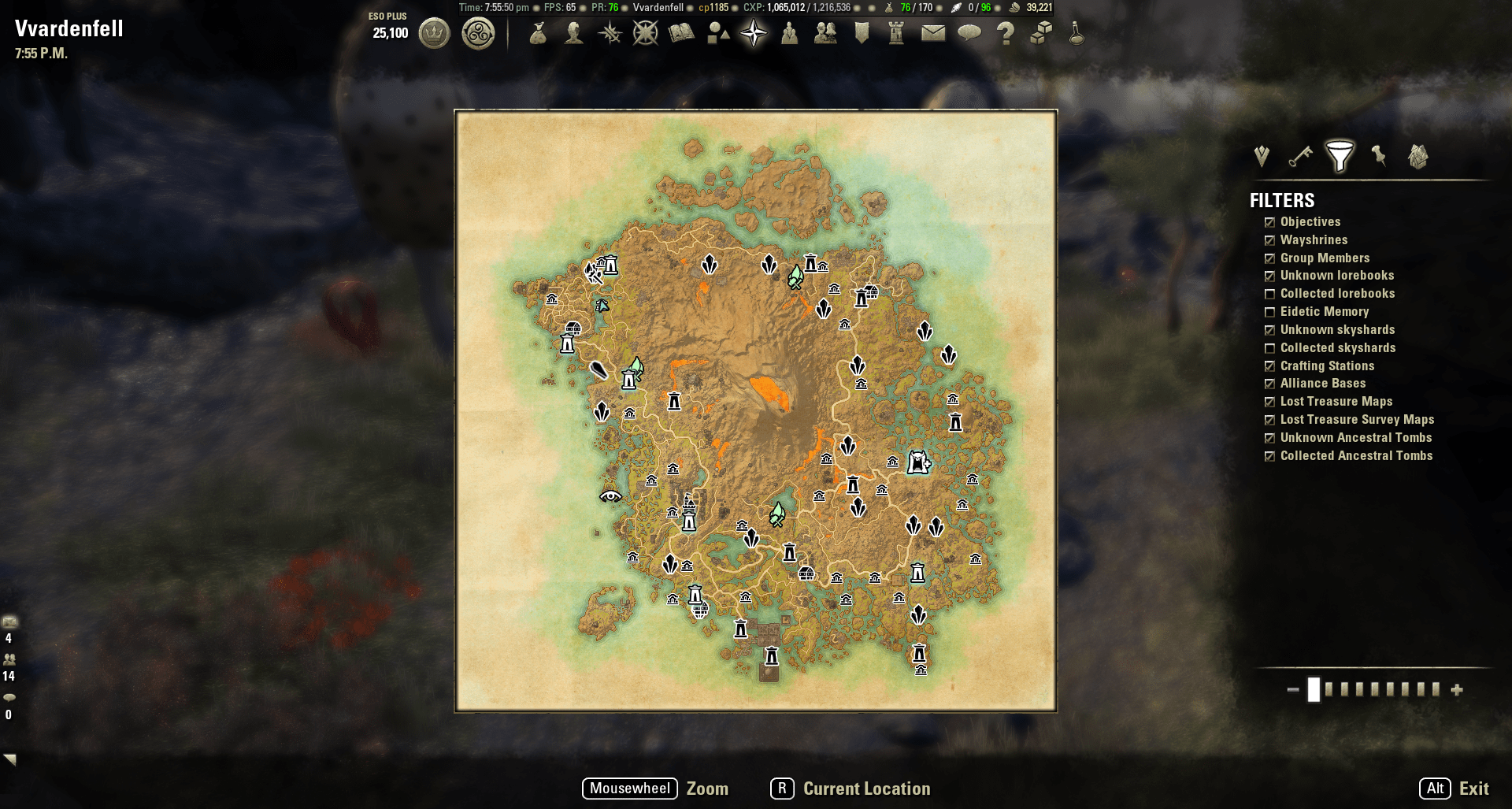Viewport: 1512px width, 809px height.
Task: Open the notifications chat bubble
Action: pos(969,34)
